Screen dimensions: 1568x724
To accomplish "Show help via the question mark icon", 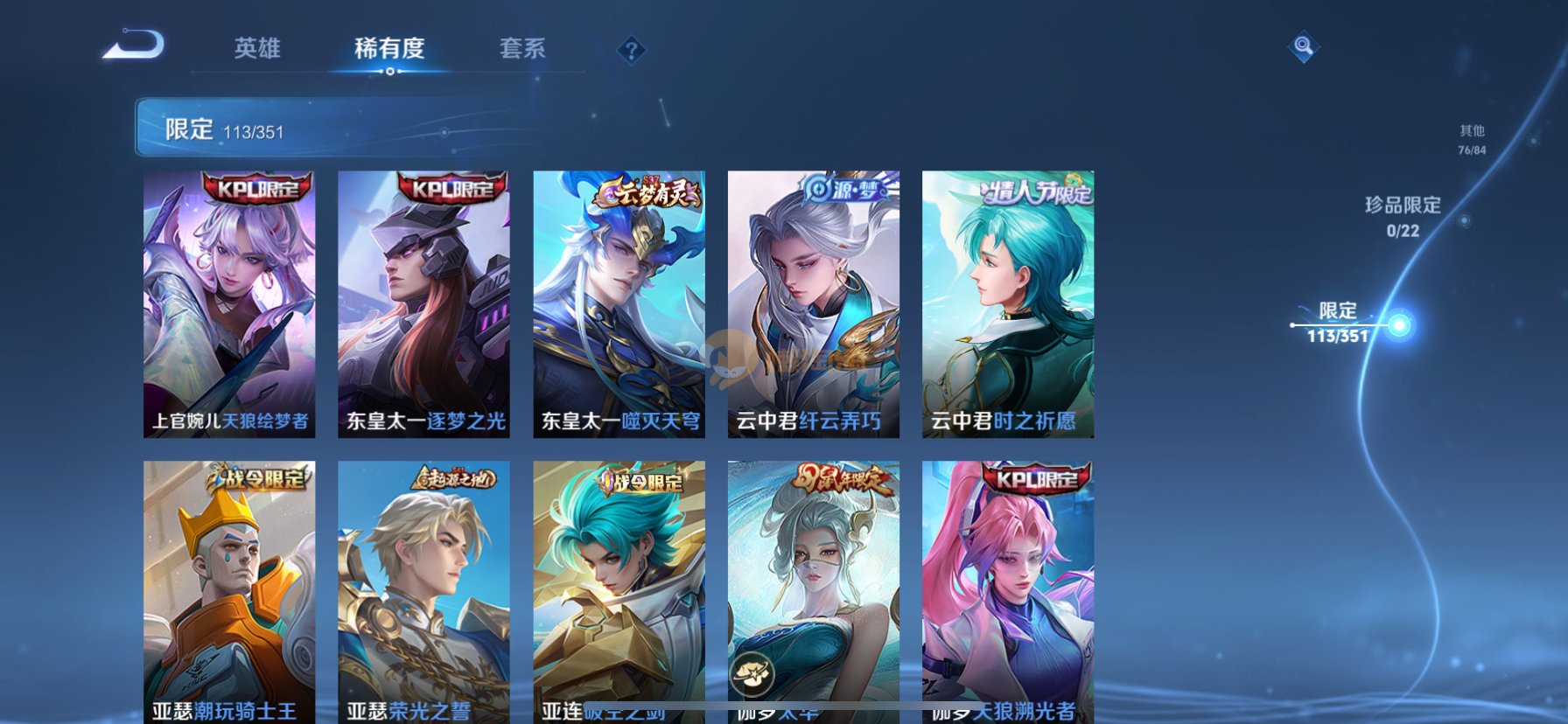I will [631, 51].
